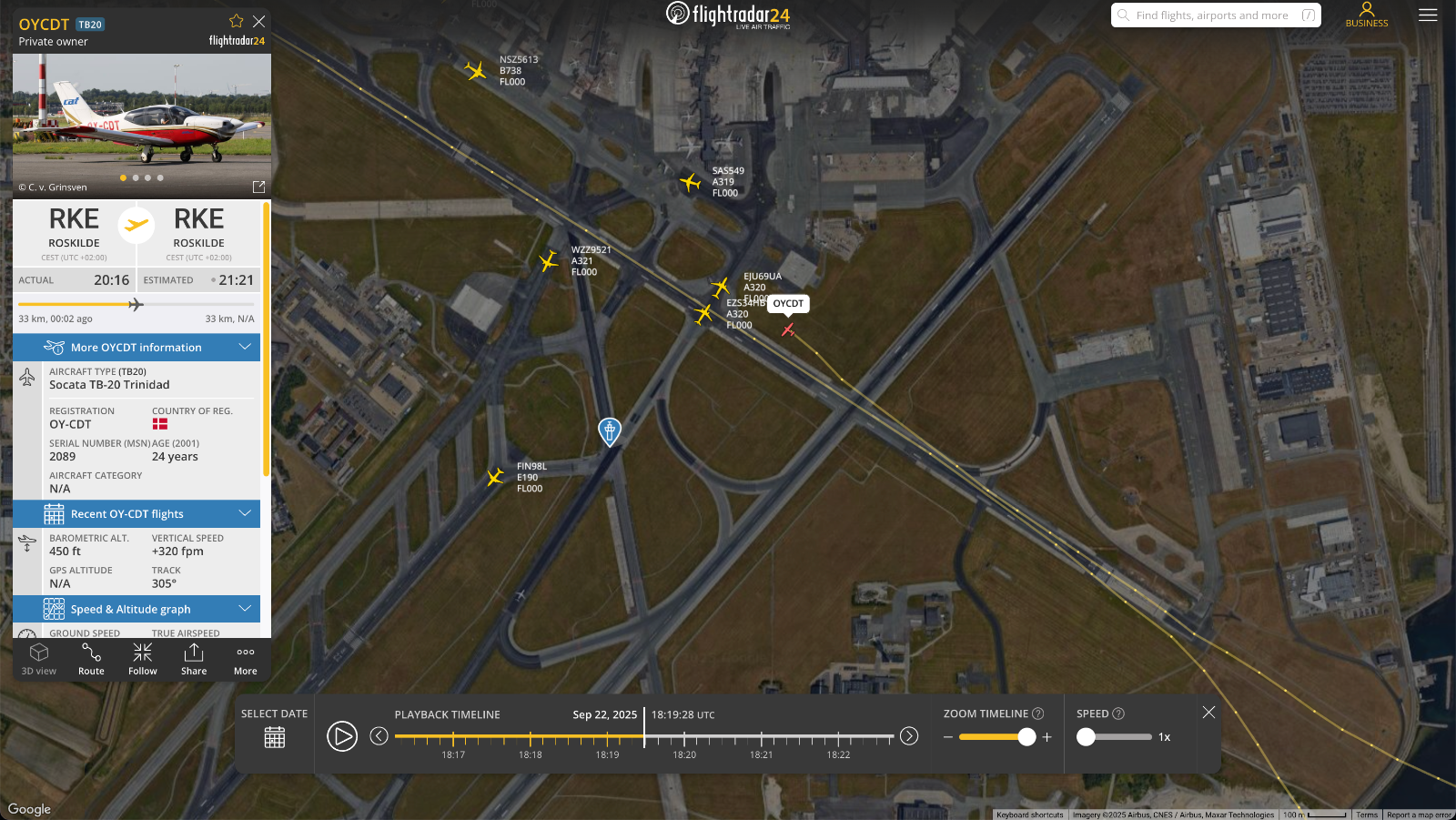Show the Route for OY-CDT

pos(91,657)
